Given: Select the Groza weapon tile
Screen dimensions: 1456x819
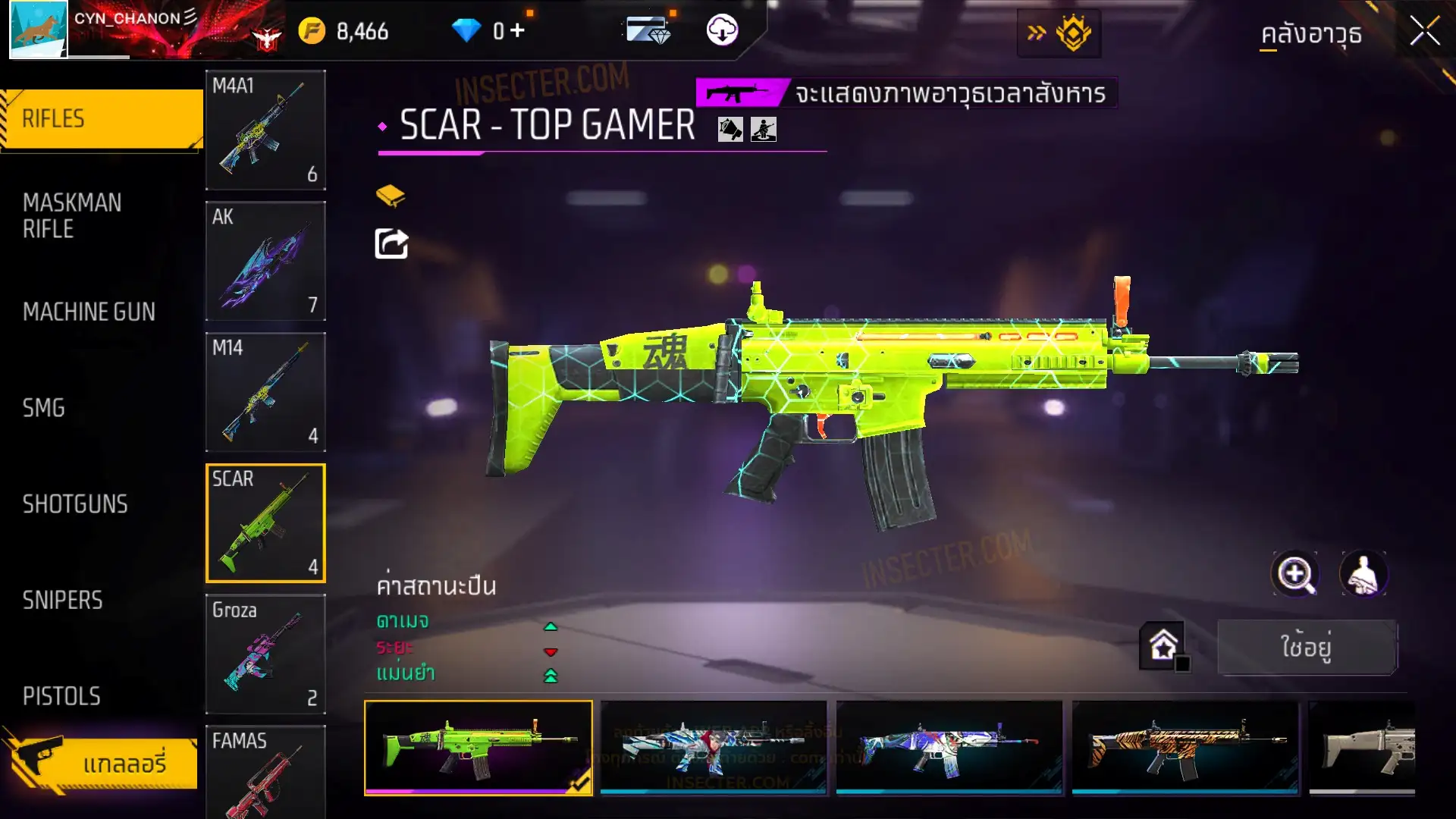Looking at the screenshot, I should click(x=265, y=654).
